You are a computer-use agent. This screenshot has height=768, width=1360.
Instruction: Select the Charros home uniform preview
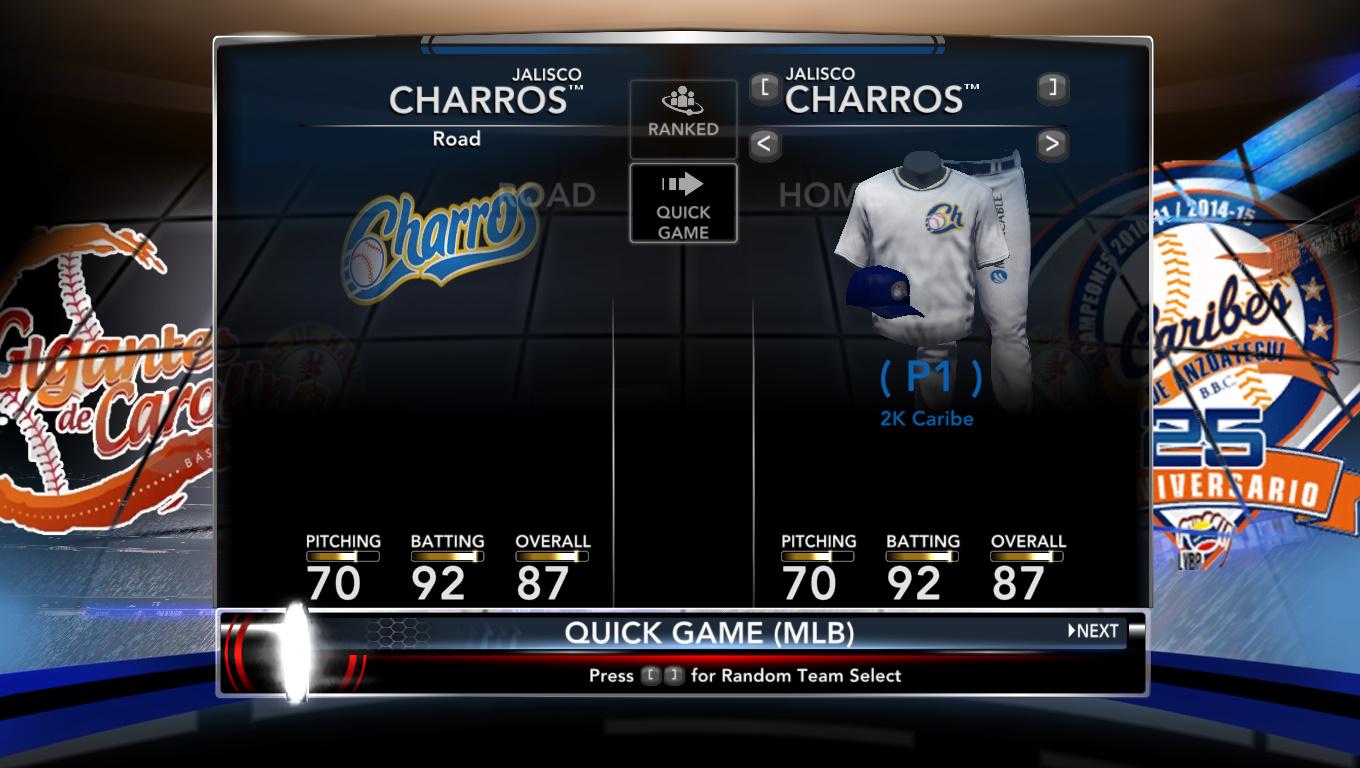tap(935, 260)
